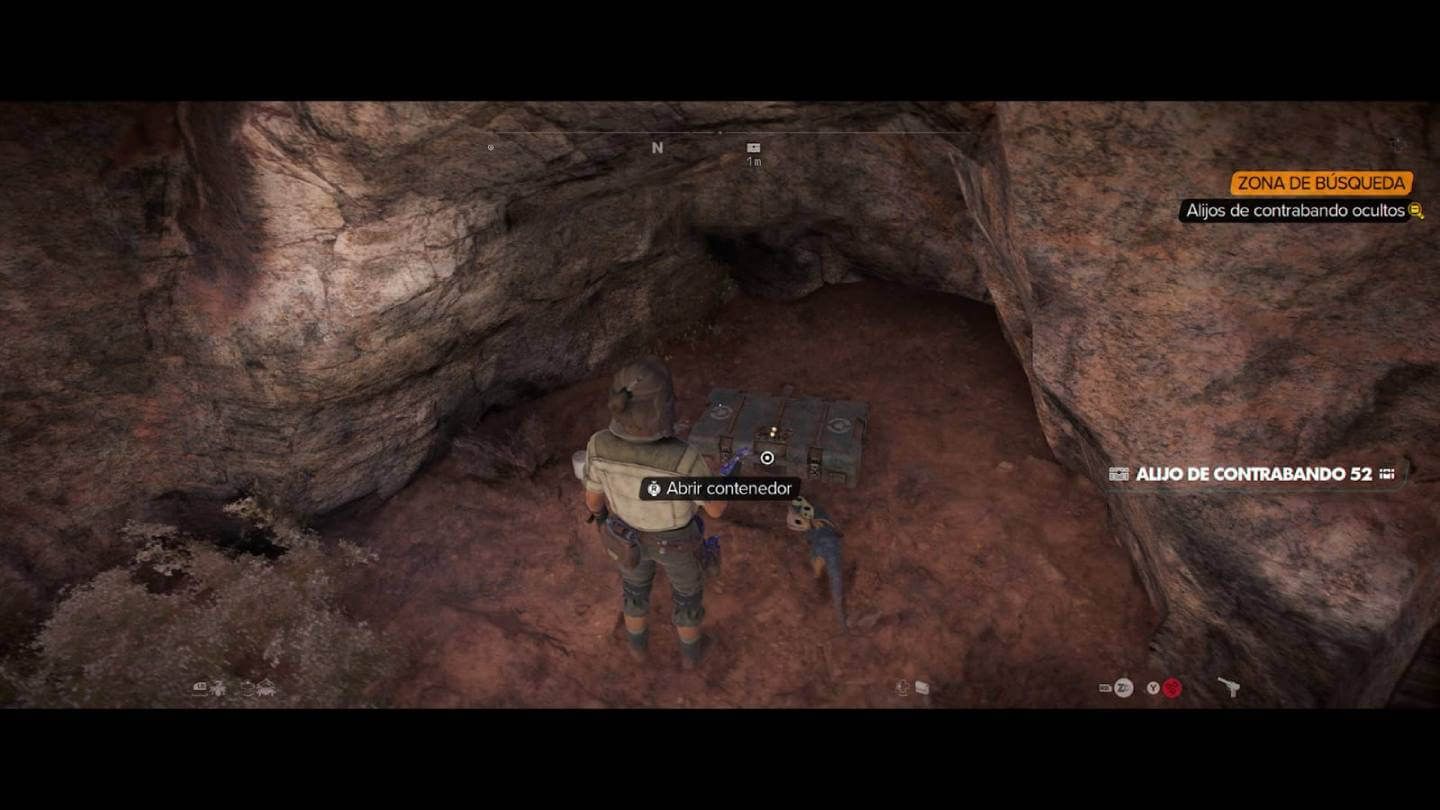Click the compass bar at the top

point(720,131)
